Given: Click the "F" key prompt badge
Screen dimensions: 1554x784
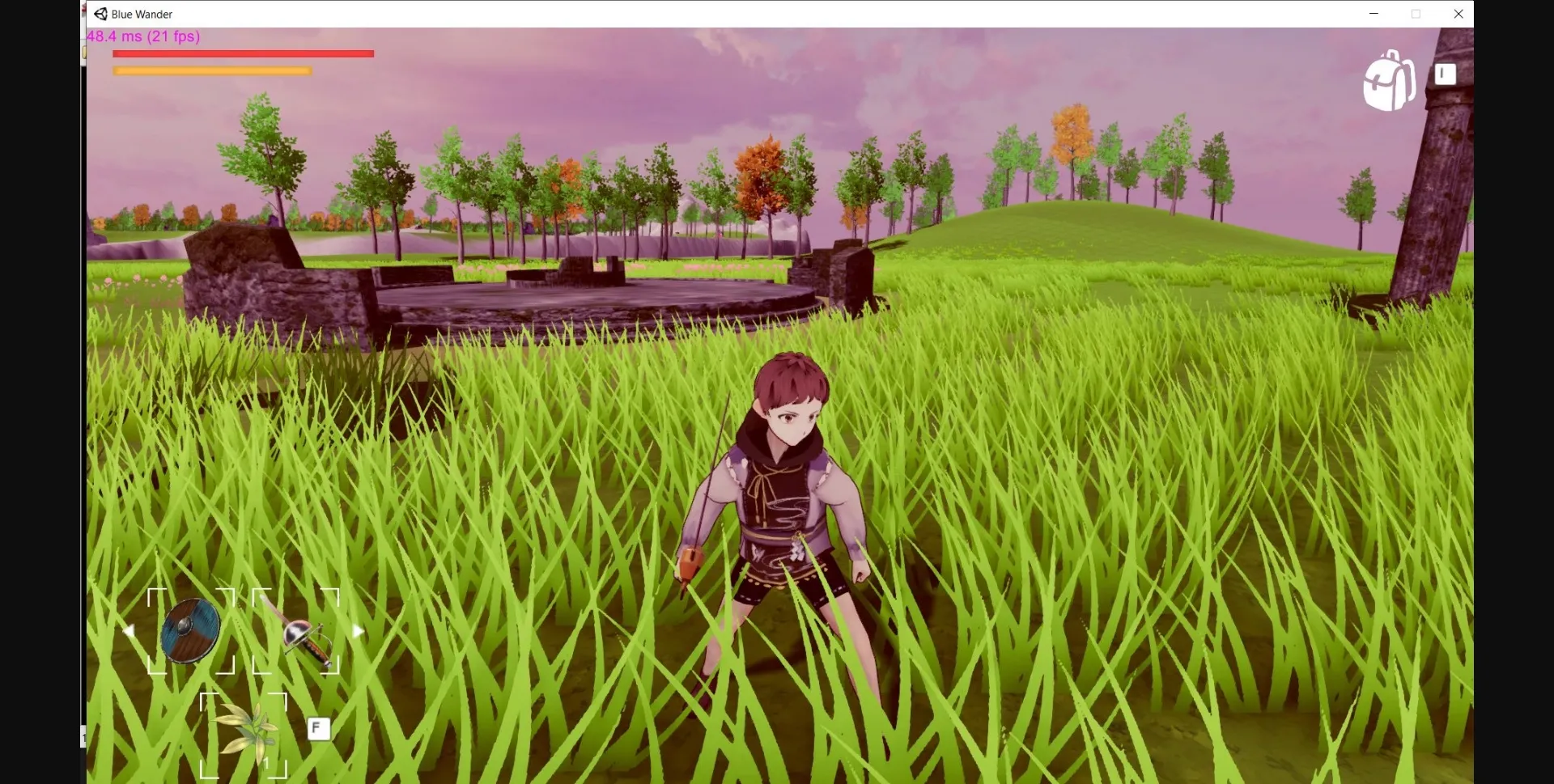Looking at the screenshot, I should pos(317,728).
